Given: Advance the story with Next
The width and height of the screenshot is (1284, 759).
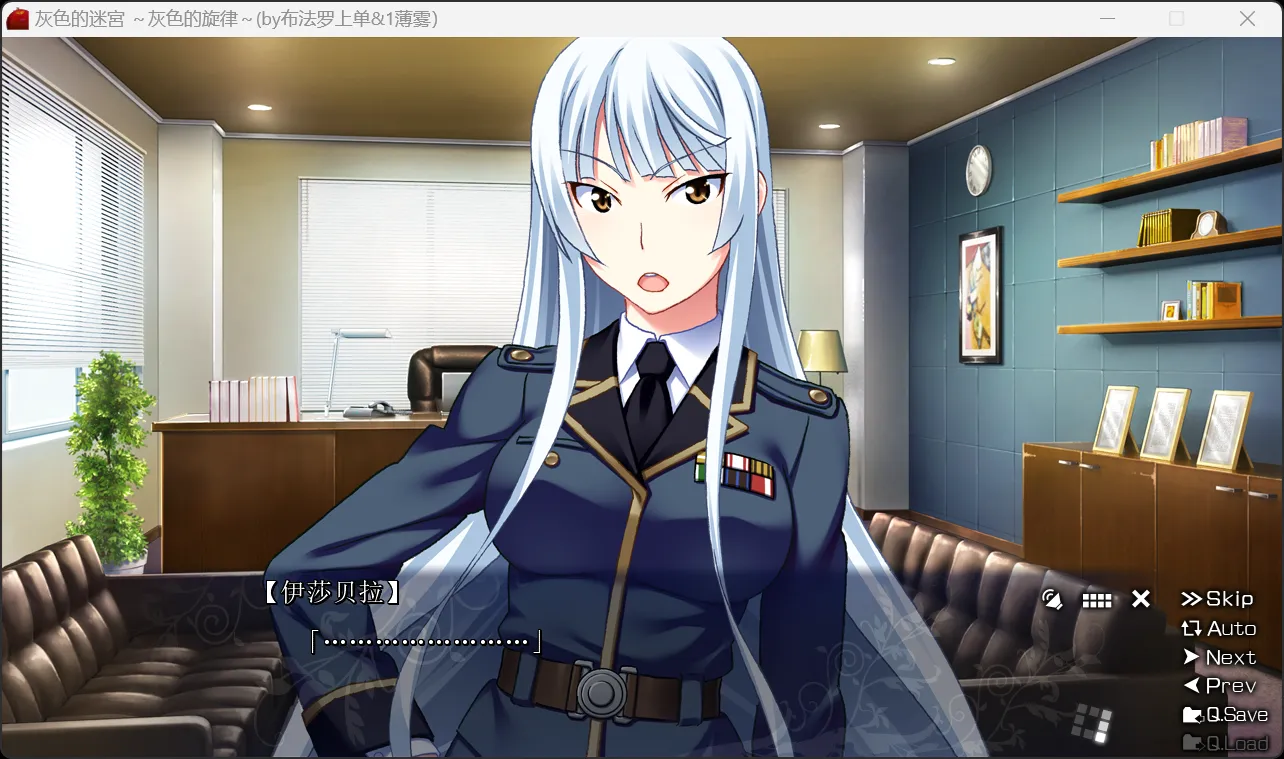Looking at the screenshot, I should click(x=1230, y=657).
